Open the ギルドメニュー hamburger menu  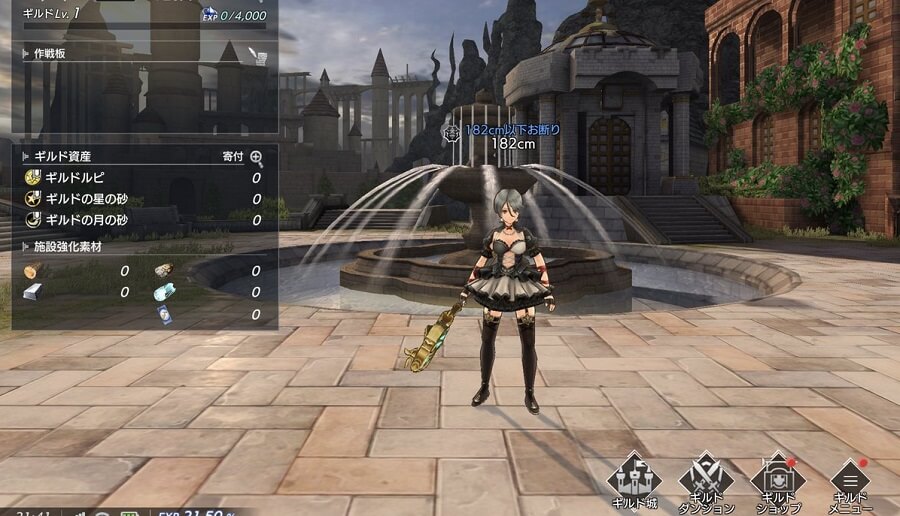click(850, 480)
